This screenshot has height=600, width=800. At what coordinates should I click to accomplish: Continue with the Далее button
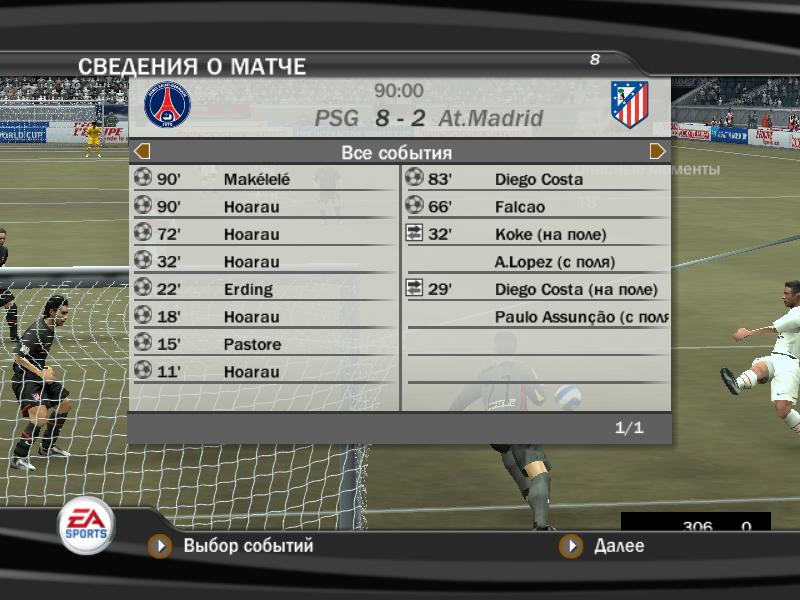pos(605,546)
